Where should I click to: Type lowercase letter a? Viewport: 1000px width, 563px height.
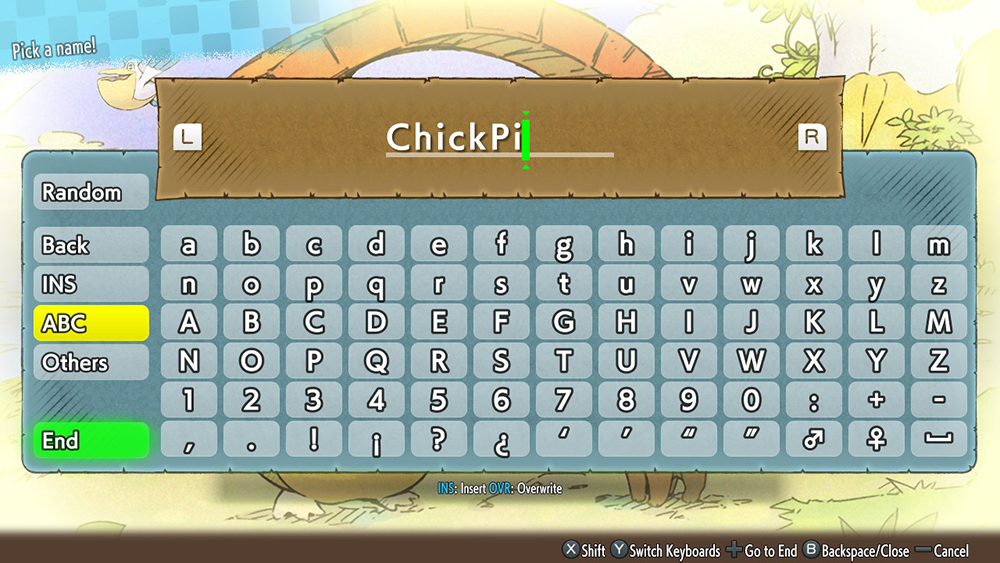(188, 245)
